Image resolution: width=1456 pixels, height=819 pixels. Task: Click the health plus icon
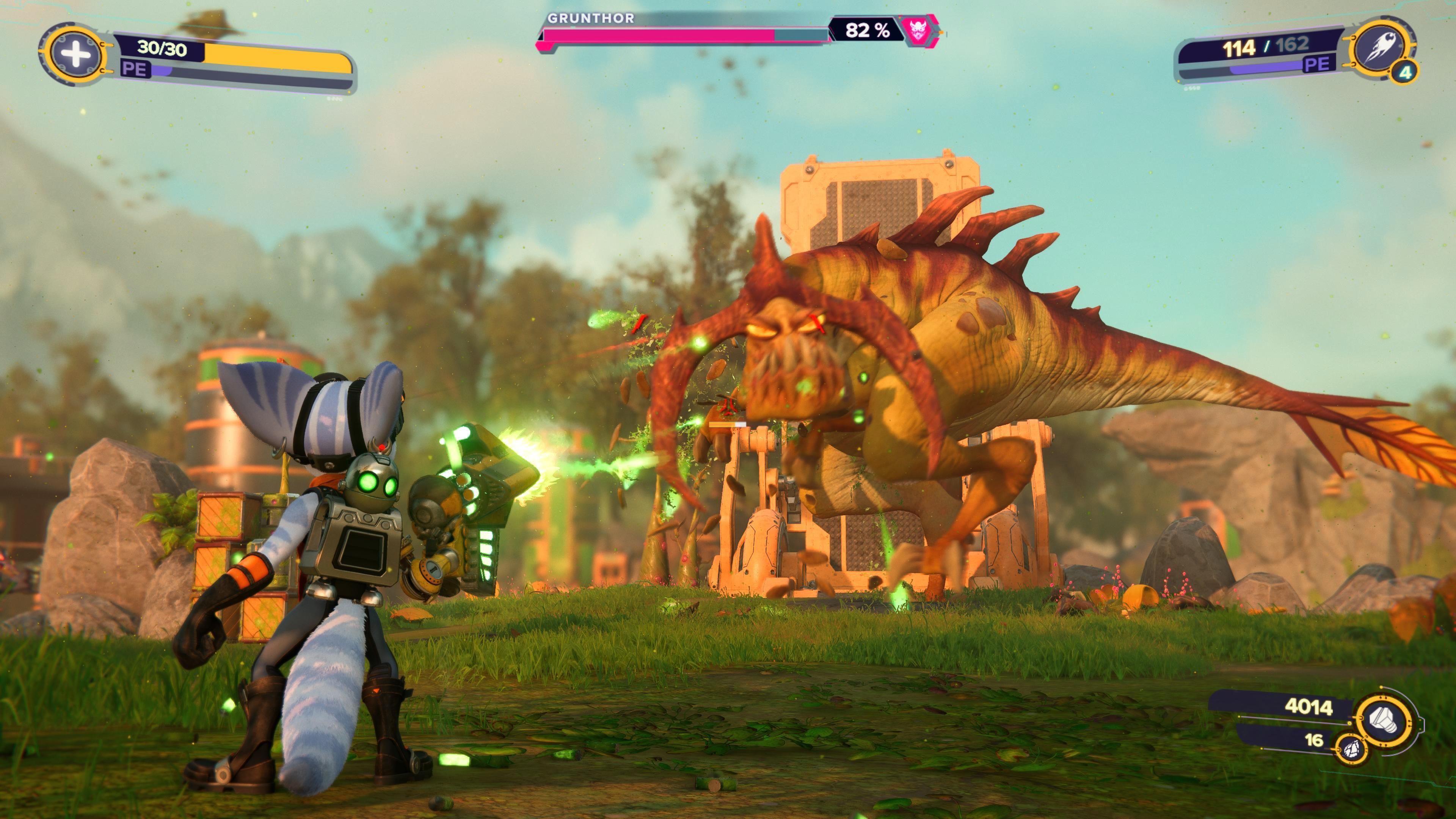[76, 54]
